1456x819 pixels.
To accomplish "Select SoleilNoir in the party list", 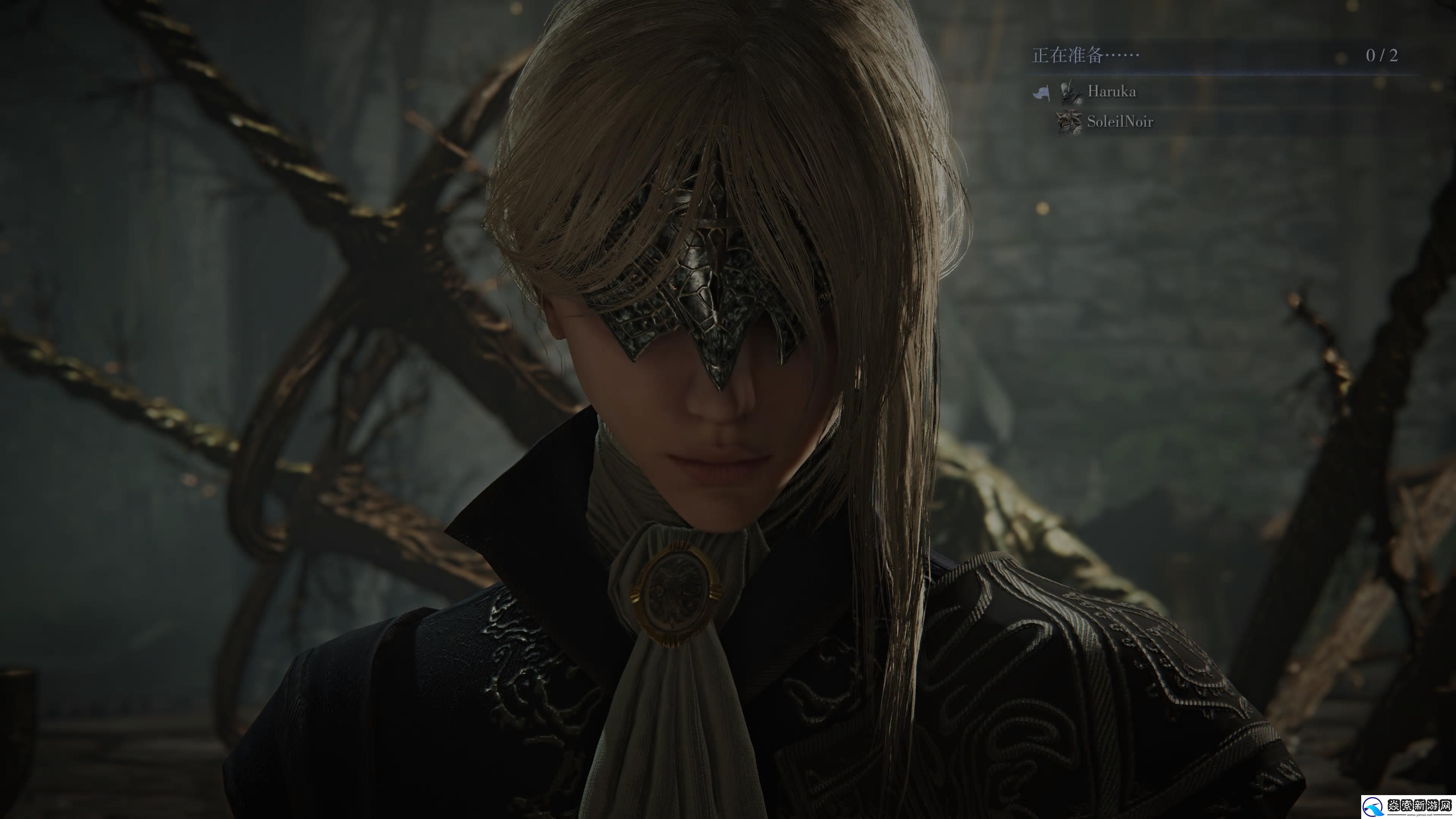I will click(1119, 121).
